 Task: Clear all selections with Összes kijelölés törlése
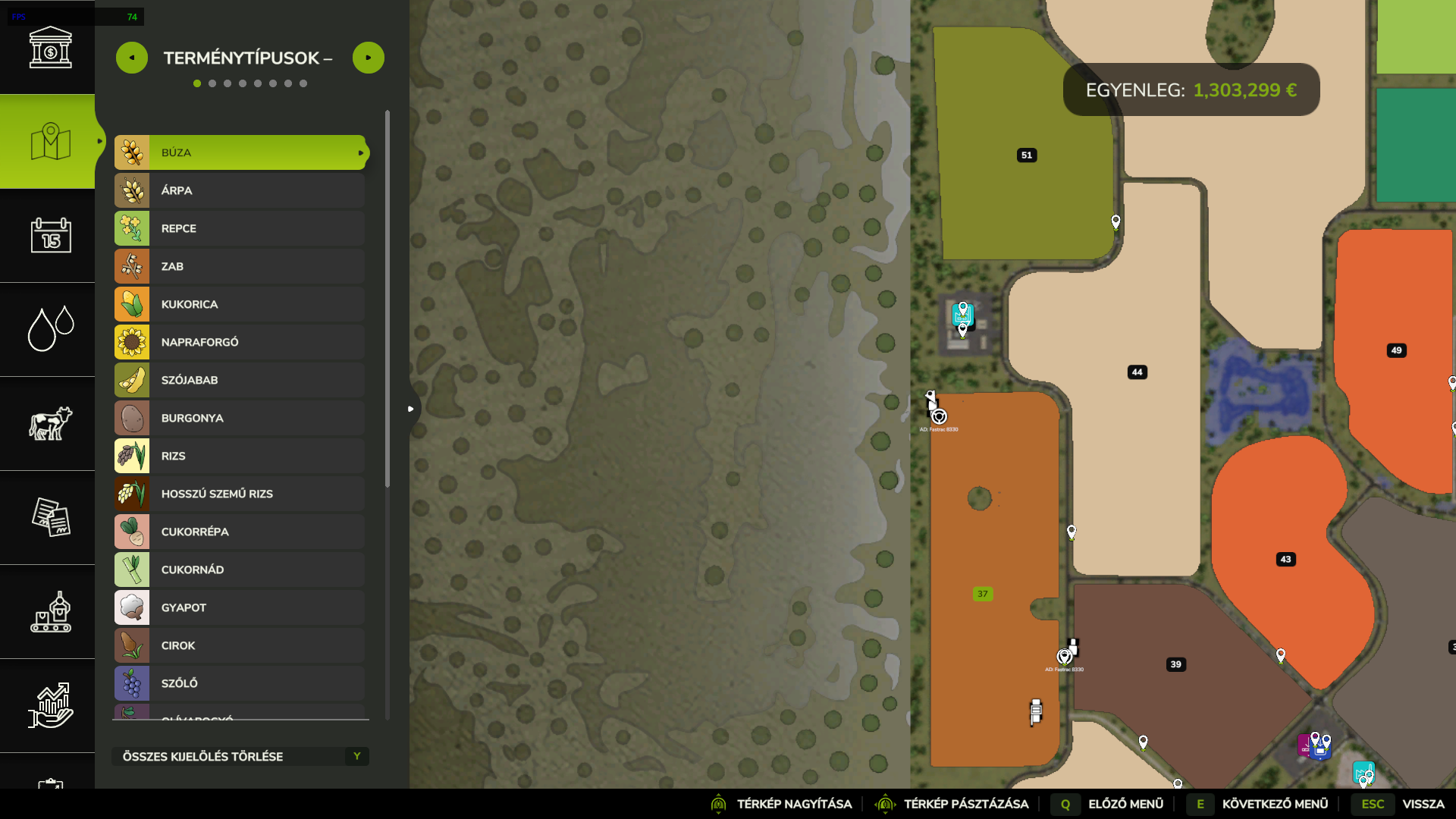240,756
